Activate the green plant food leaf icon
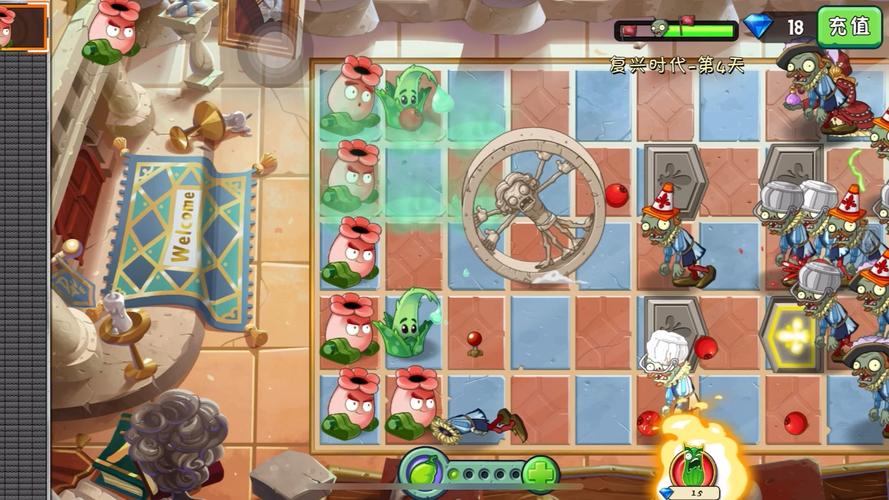Viewport: 889px width, 500px height. pos(424,471)
